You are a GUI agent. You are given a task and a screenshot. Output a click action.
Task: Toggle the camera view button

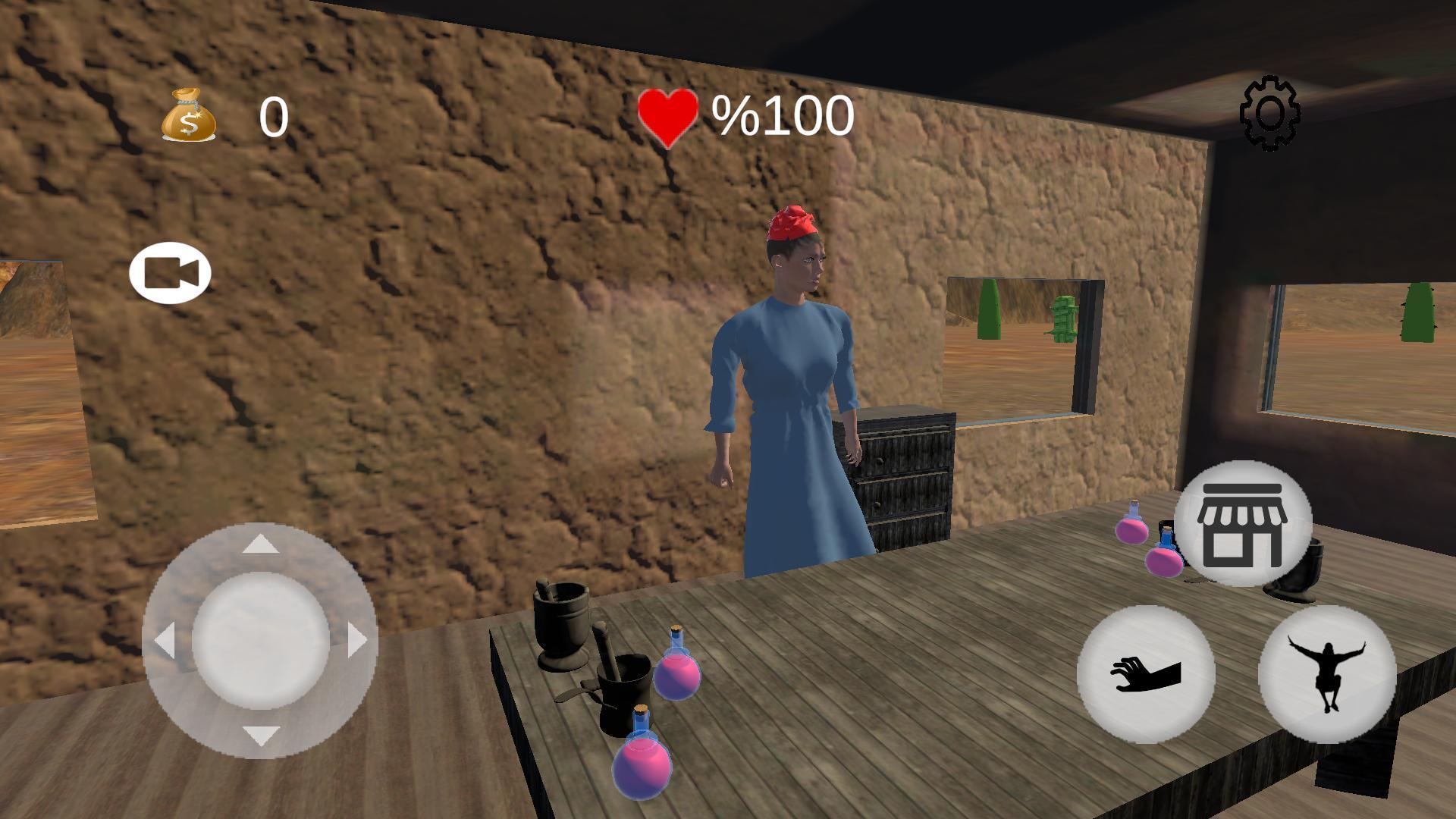pyautogui.click(x=170, y=273)
